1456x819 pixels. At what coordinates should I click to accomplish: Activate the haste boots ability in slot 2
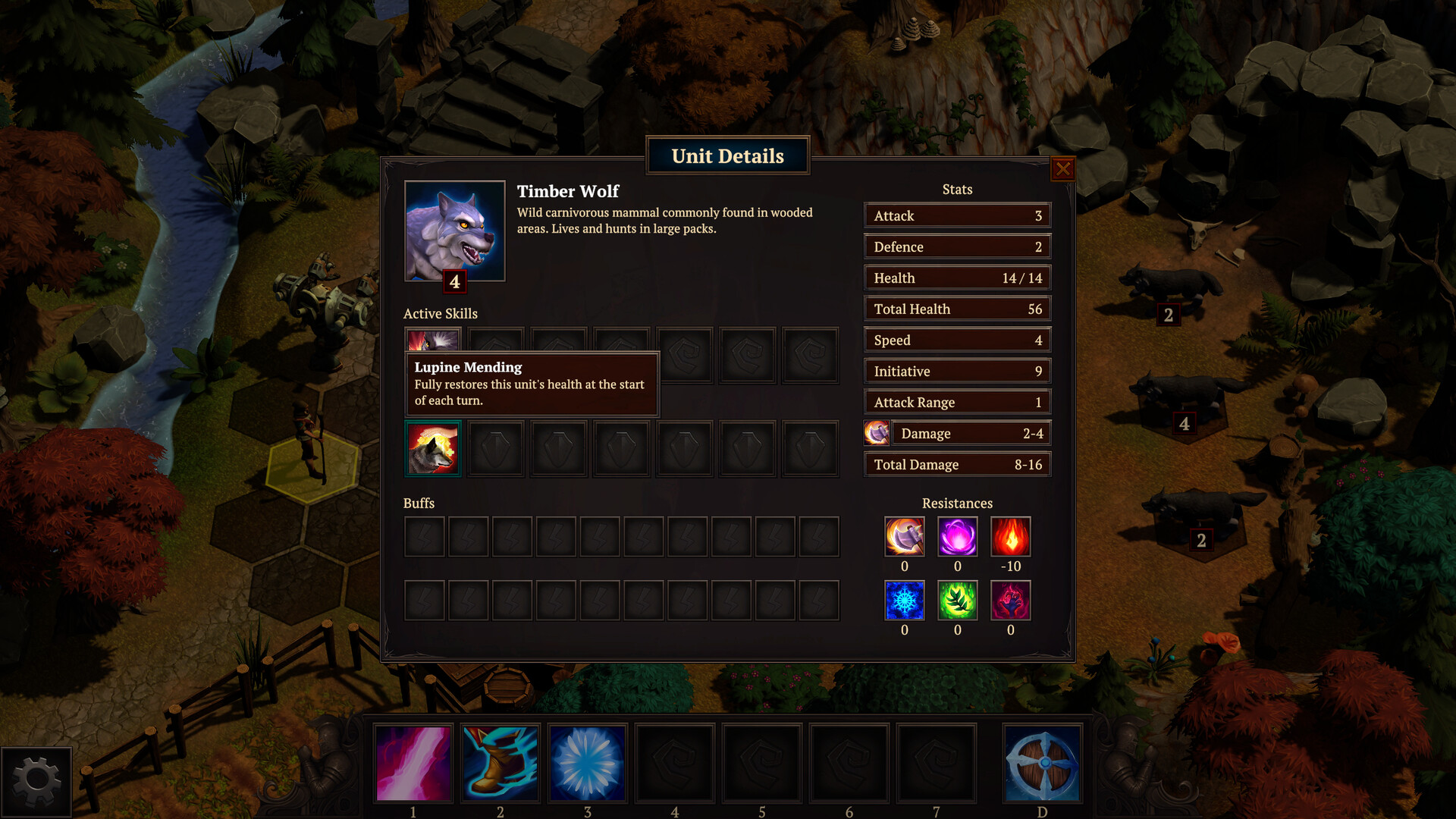500,762
